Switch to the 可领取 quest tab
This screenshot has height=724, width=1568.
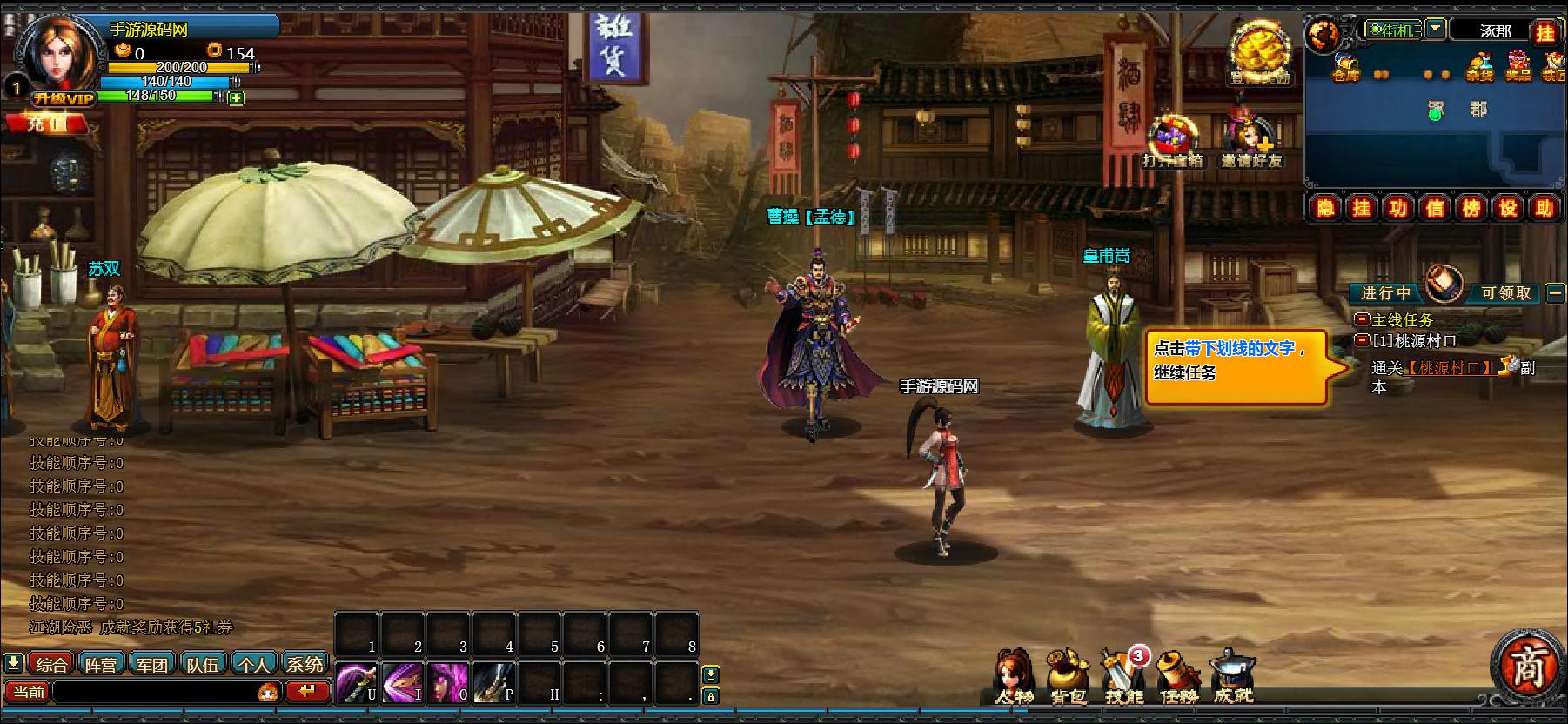tap(1506, 293)
